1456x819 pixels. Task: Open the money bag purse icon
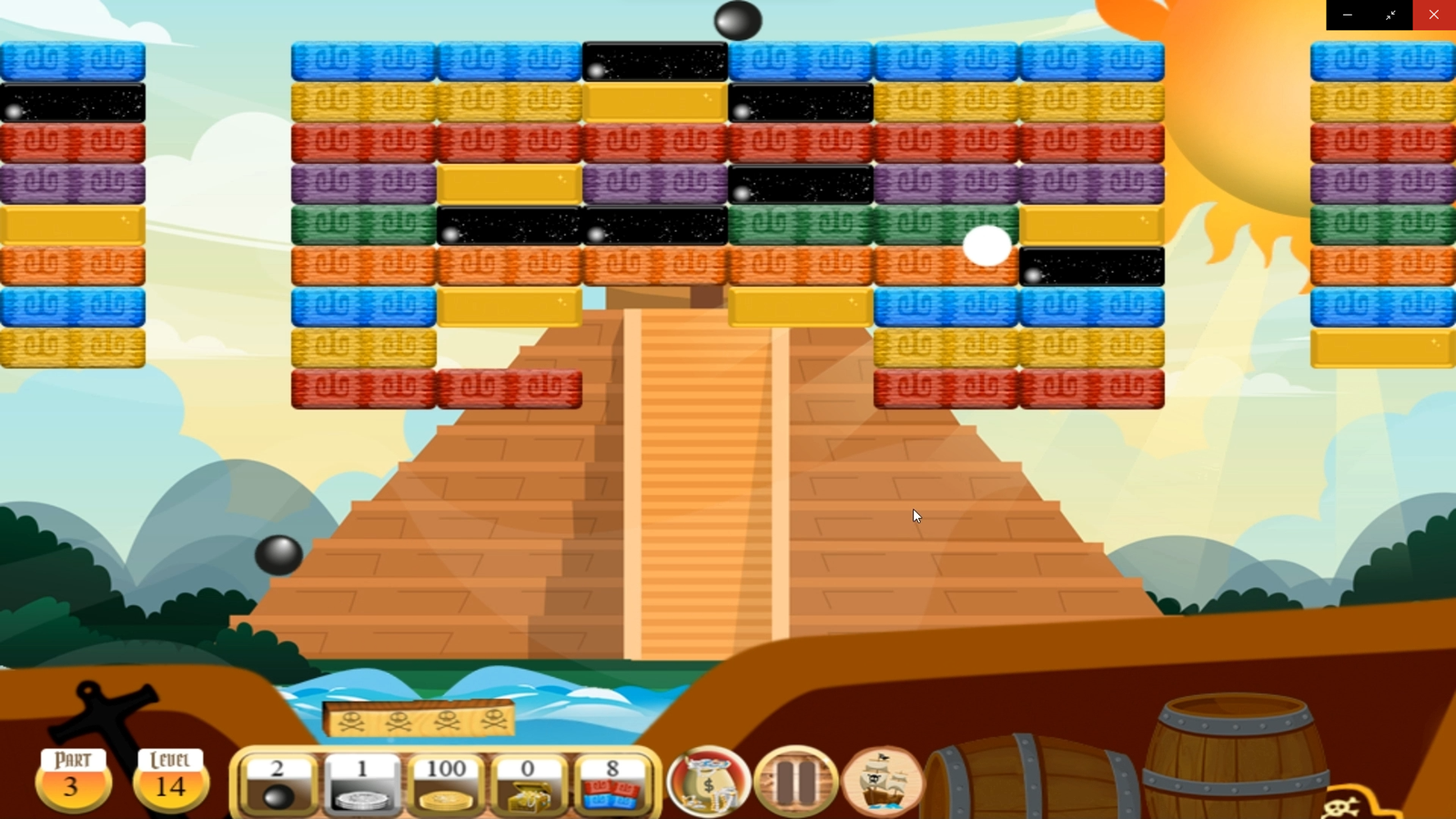(709, 781)
